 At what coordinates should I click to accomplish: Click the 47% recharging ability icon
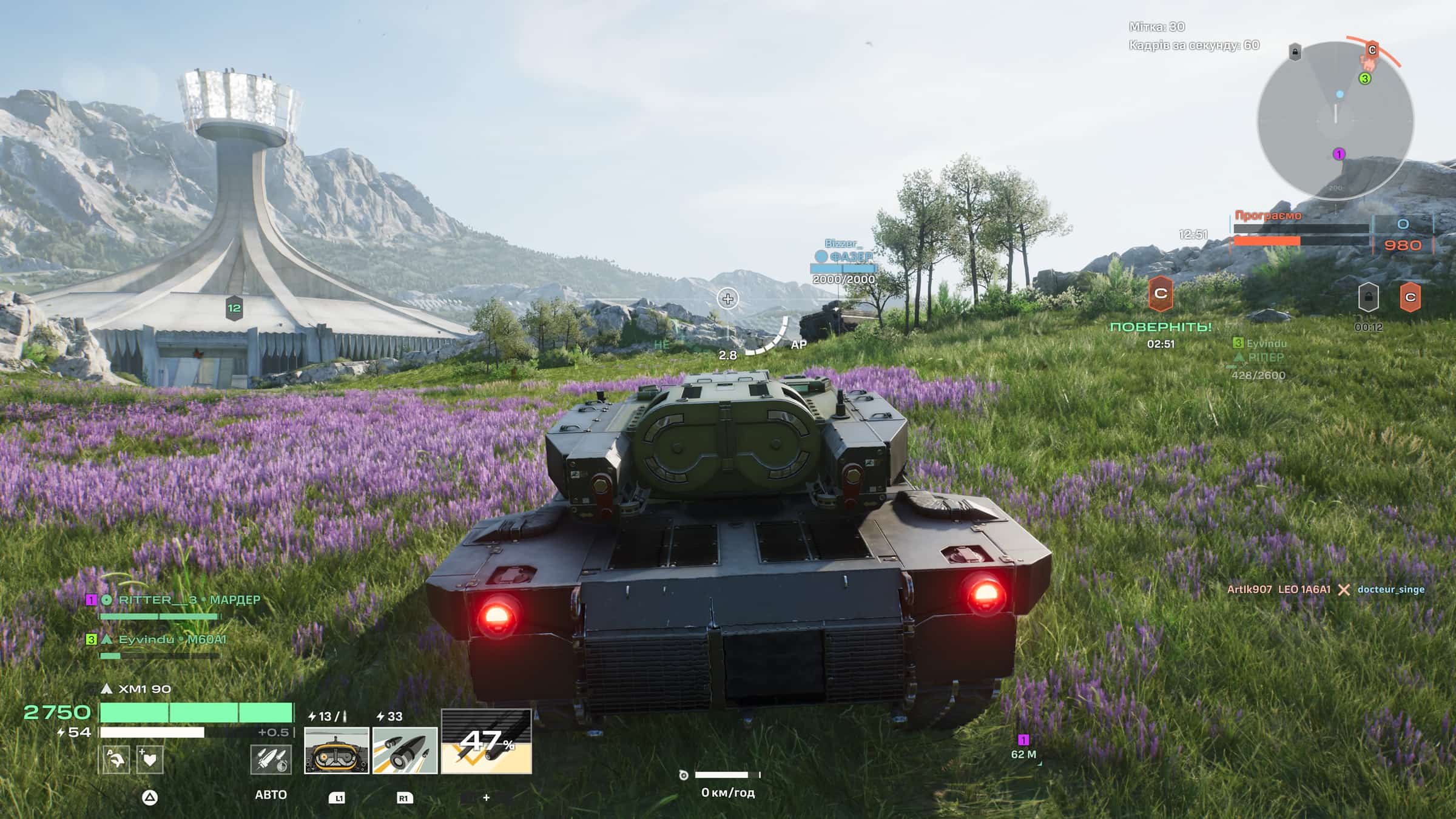tap(486, 741)
